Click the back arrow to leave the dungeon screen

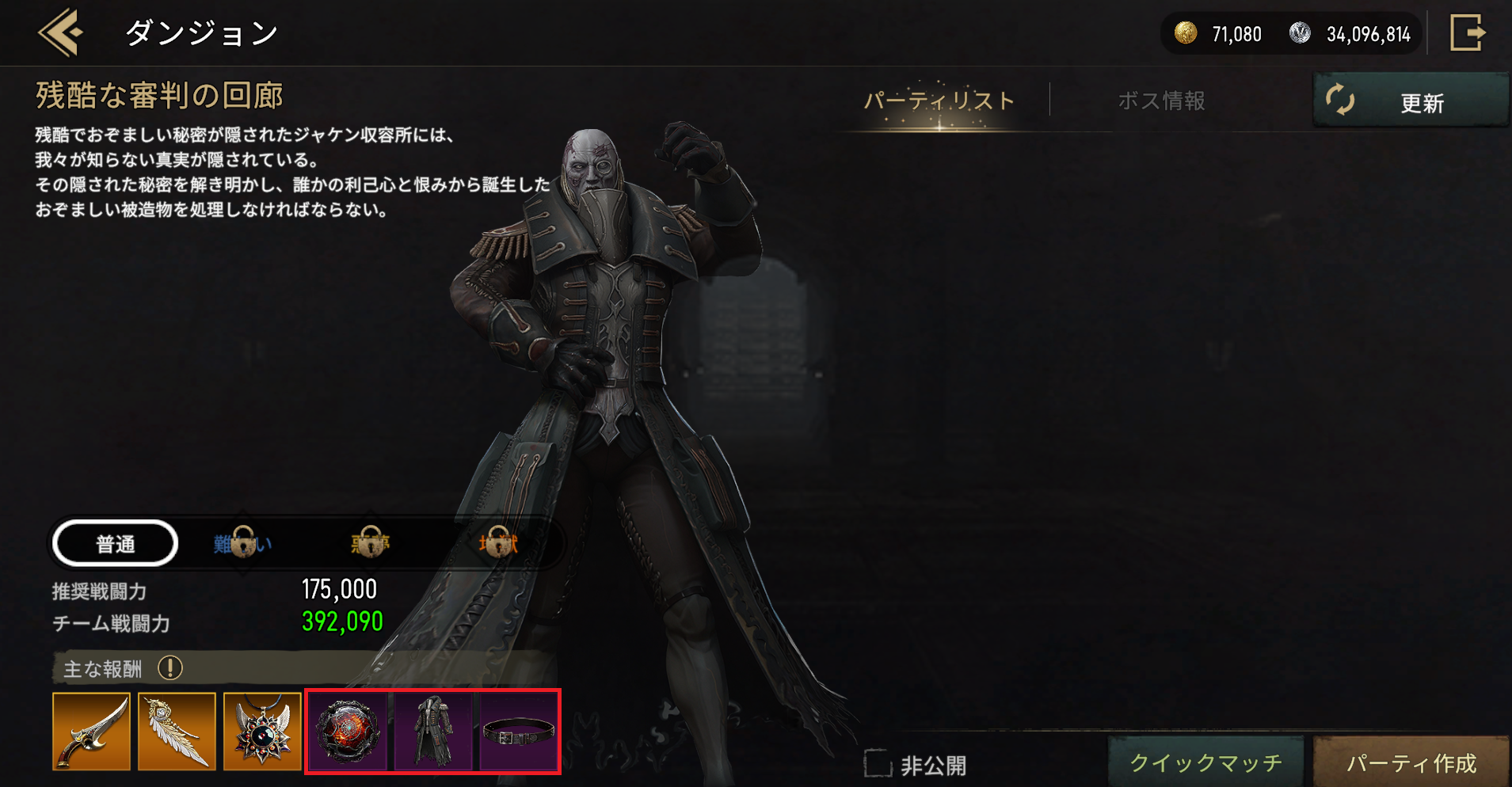click(59, 33)
